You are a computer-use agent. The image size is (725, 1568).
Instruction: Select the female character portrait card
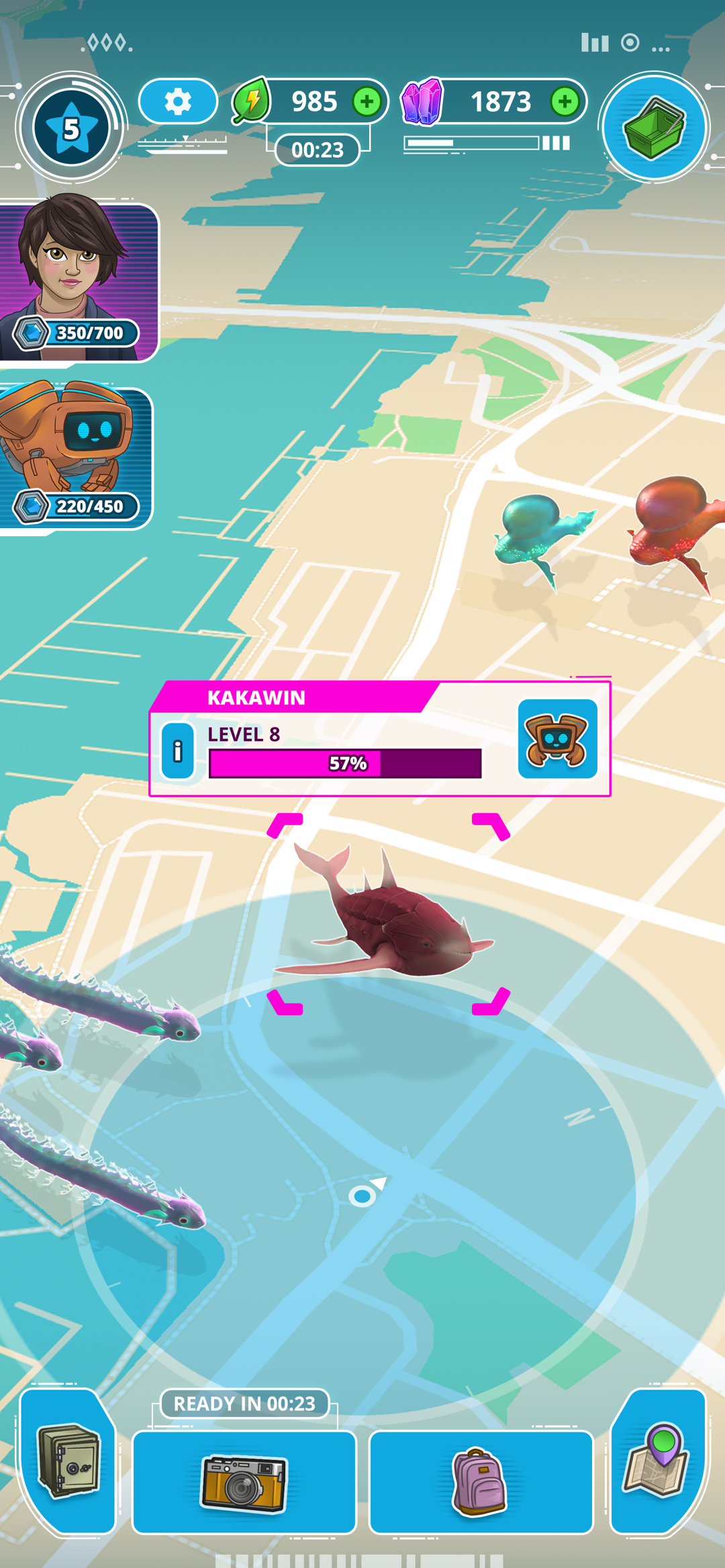pos(77,280)
